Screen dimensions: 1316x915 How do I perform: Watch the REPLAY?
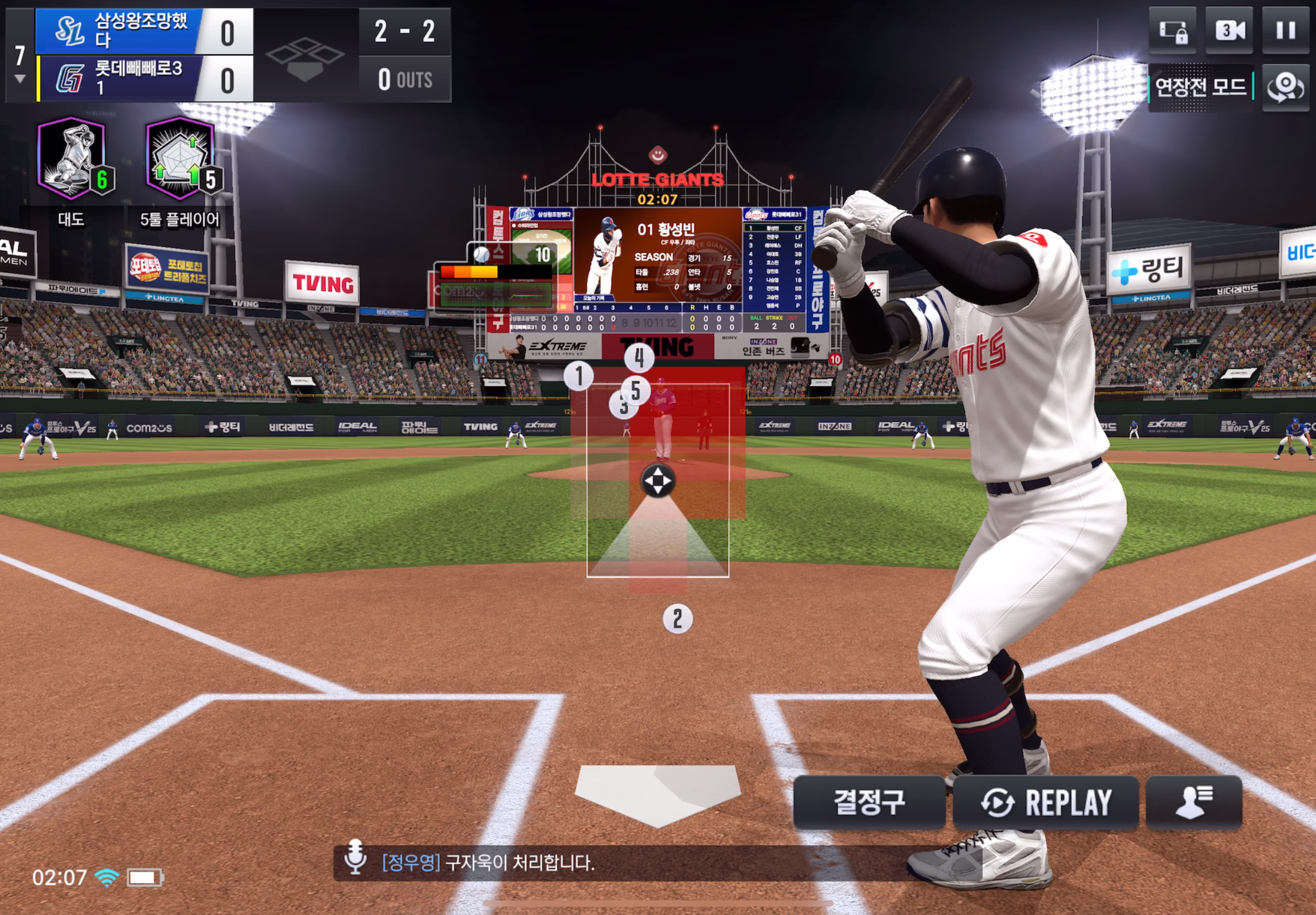[x=1046, y=802]
